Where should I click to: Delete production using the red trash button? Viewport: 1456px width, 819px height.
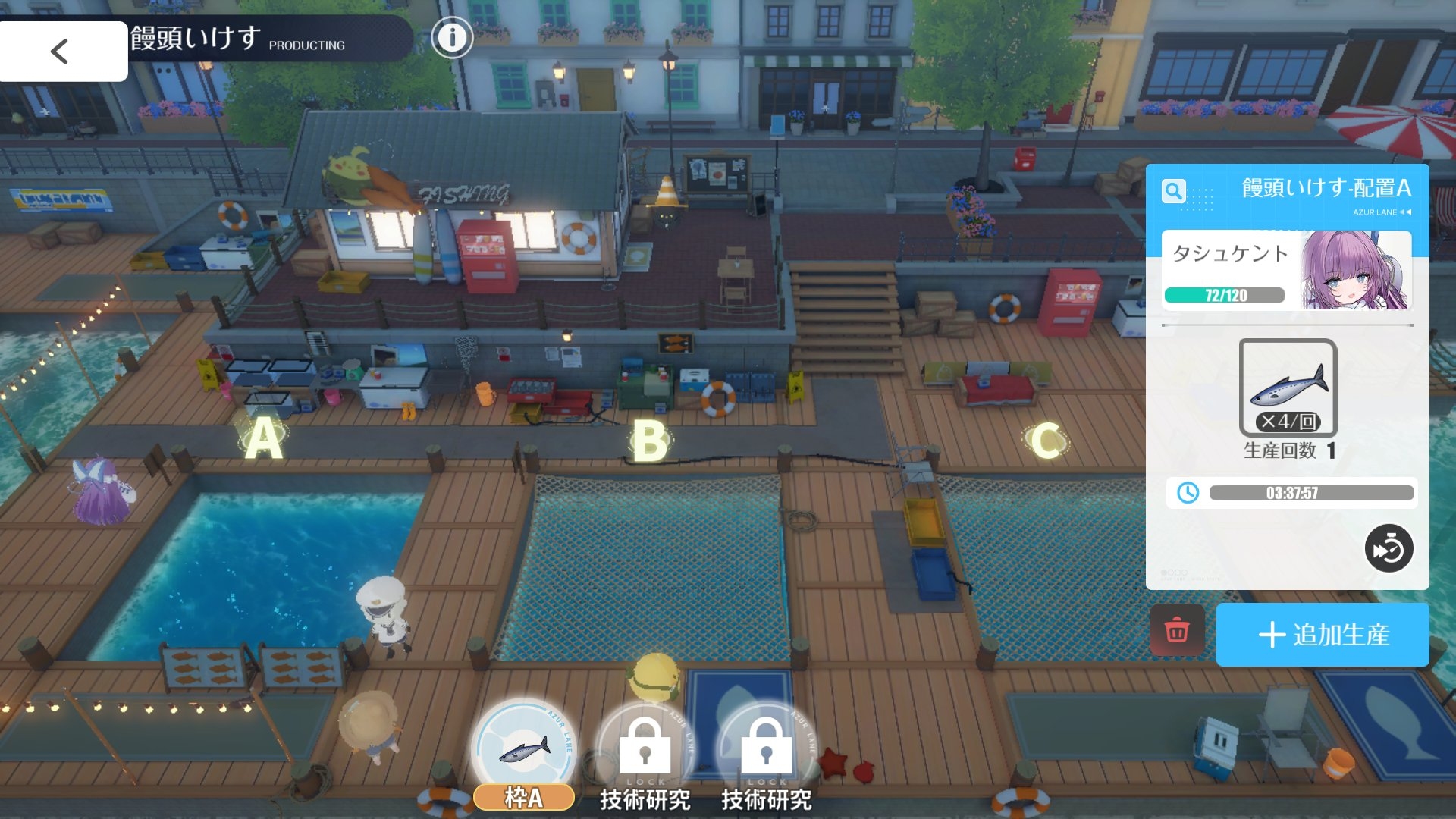coord(1177,630)
